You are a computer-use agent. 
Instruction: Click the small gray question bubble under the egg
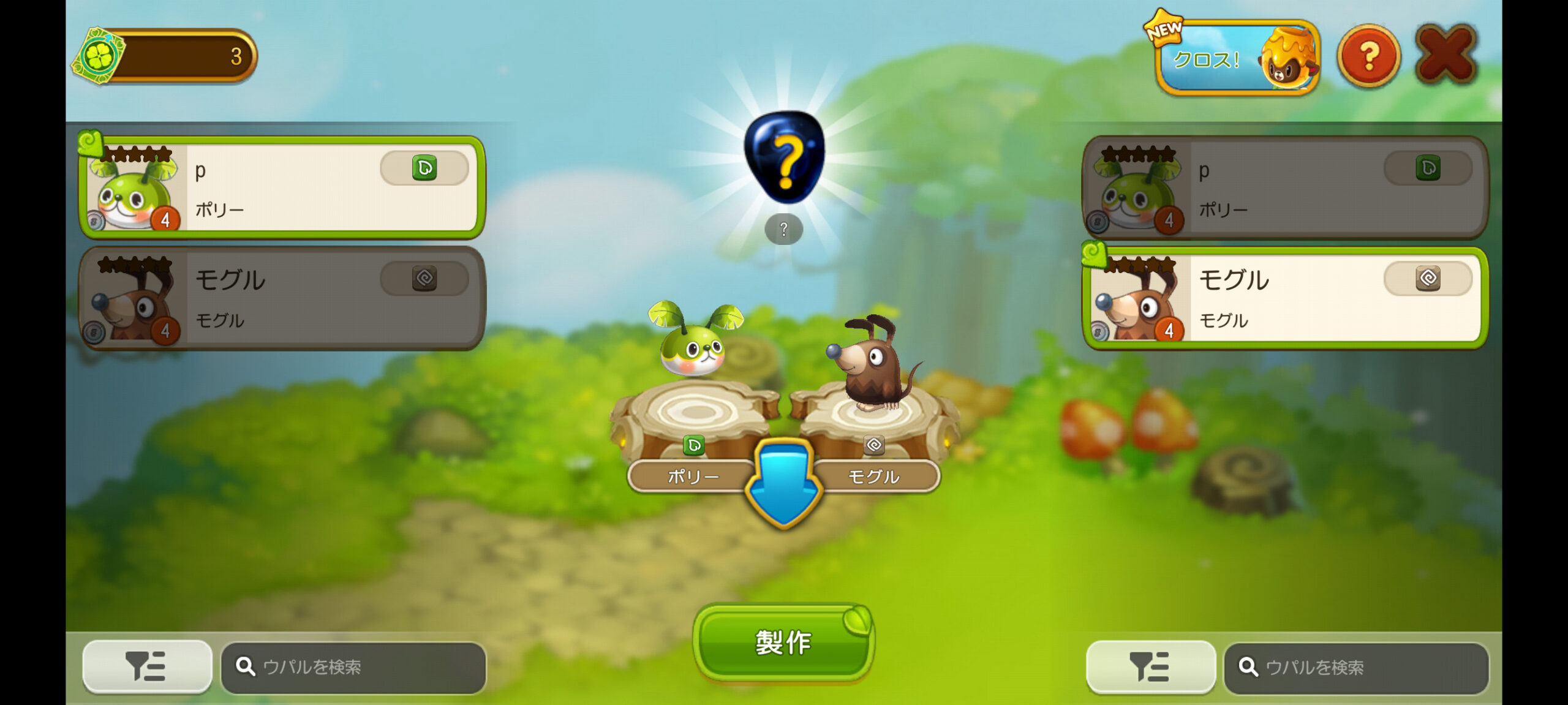tap(783, 230)
